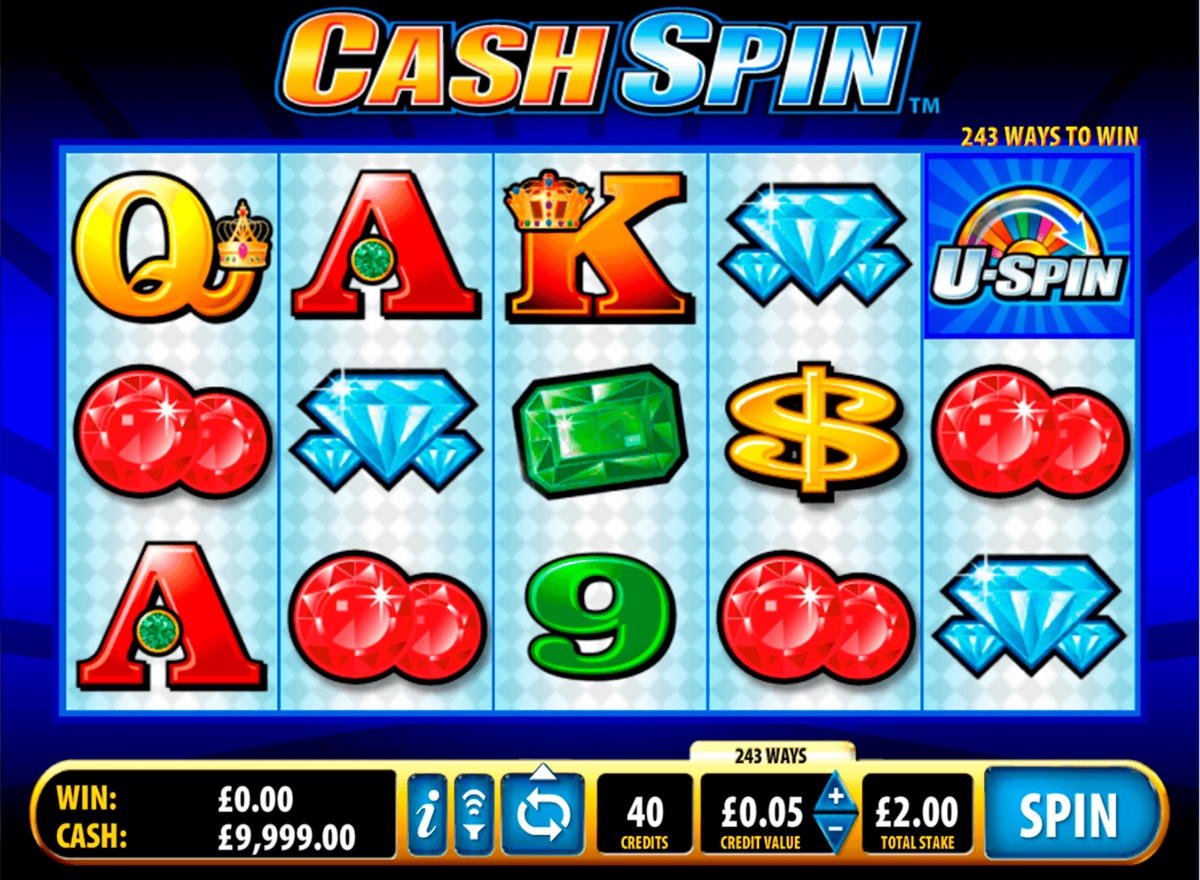This screenshot has height=880, width=1200.
Task: Toggle the sound settings icon
Action: click(x=474, y=815)
